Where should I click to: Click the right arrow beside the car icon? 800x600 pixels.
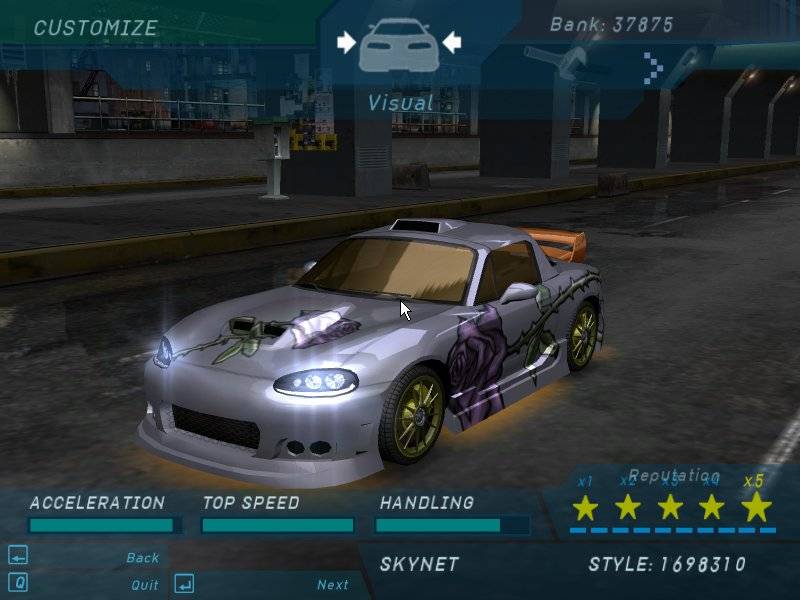click(x=452, y=42)
